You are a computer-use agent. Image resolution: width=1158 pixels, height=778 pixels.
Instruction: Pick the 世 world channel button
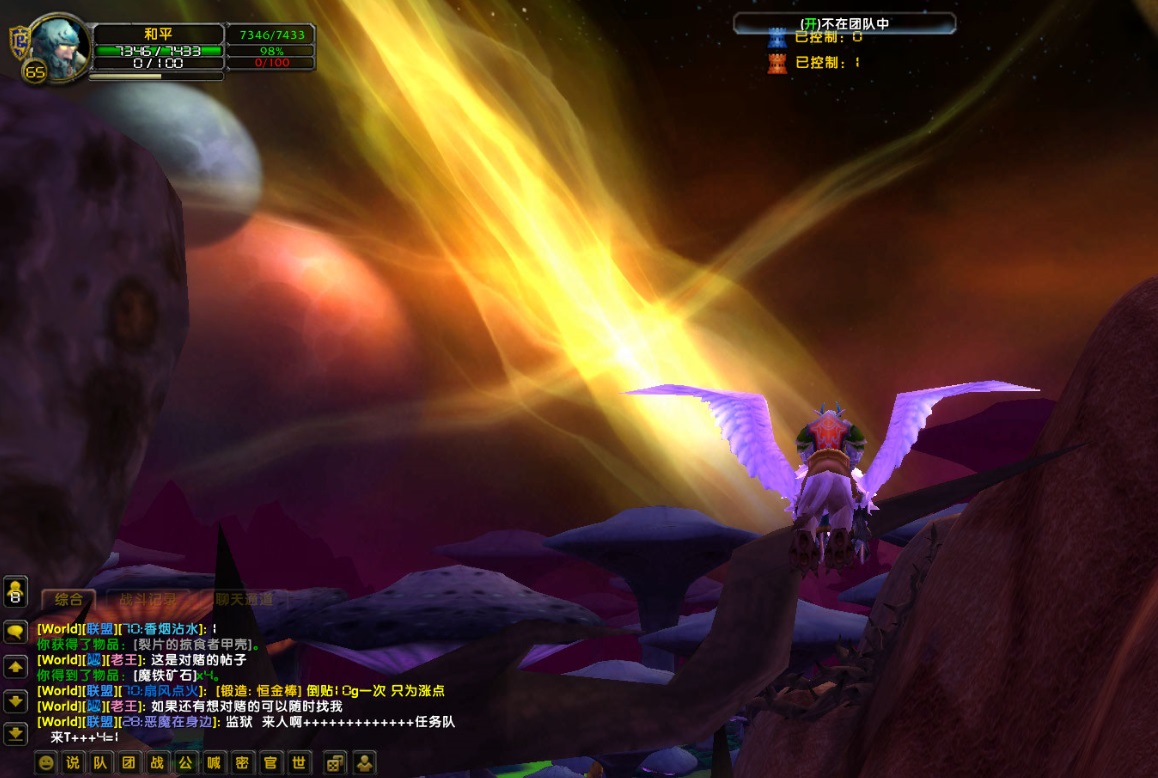click(x=297, y=762)
